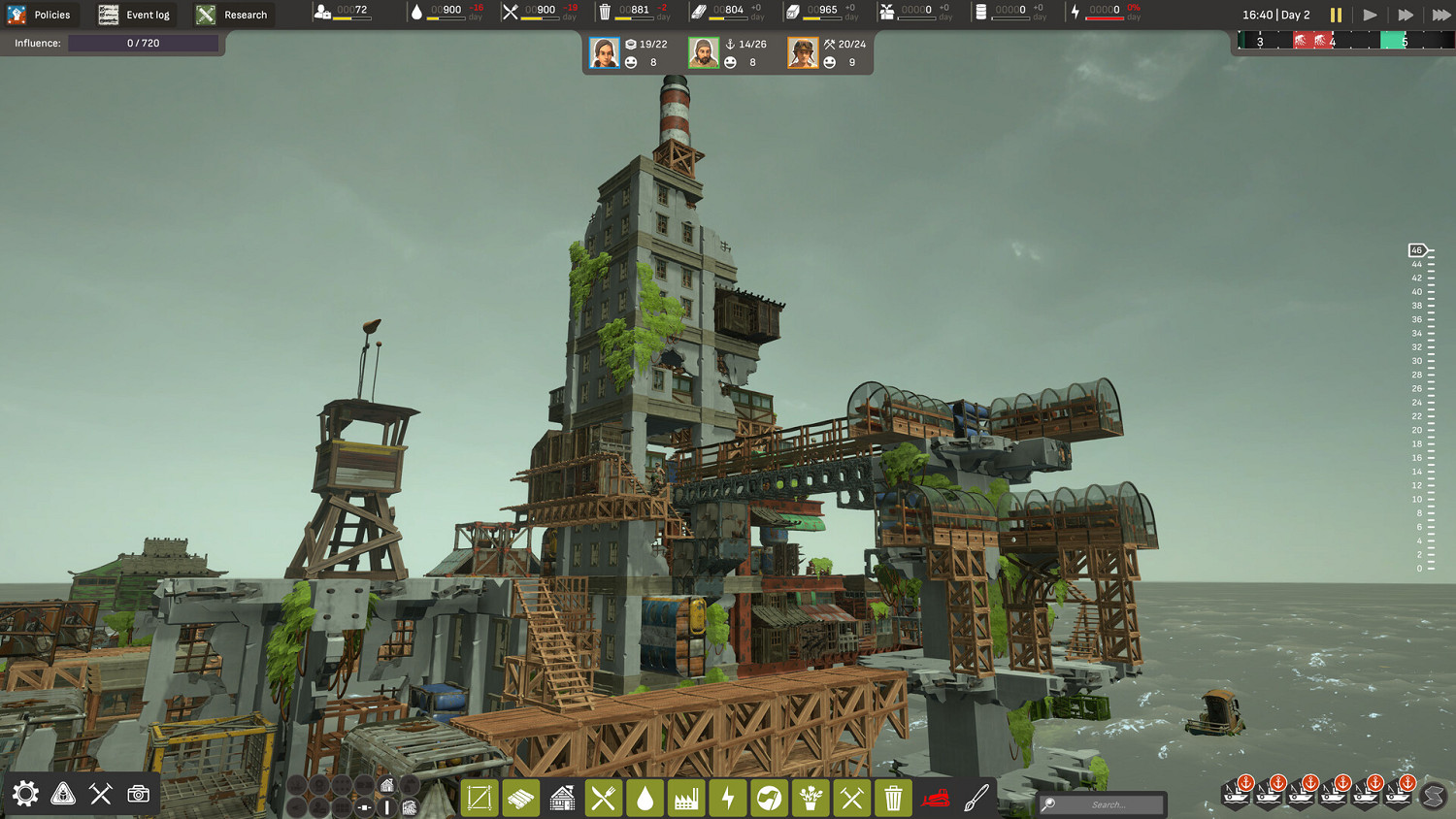1456x819 pixels.
Task: Pause the game simulation
Action: coord(1337,15)
